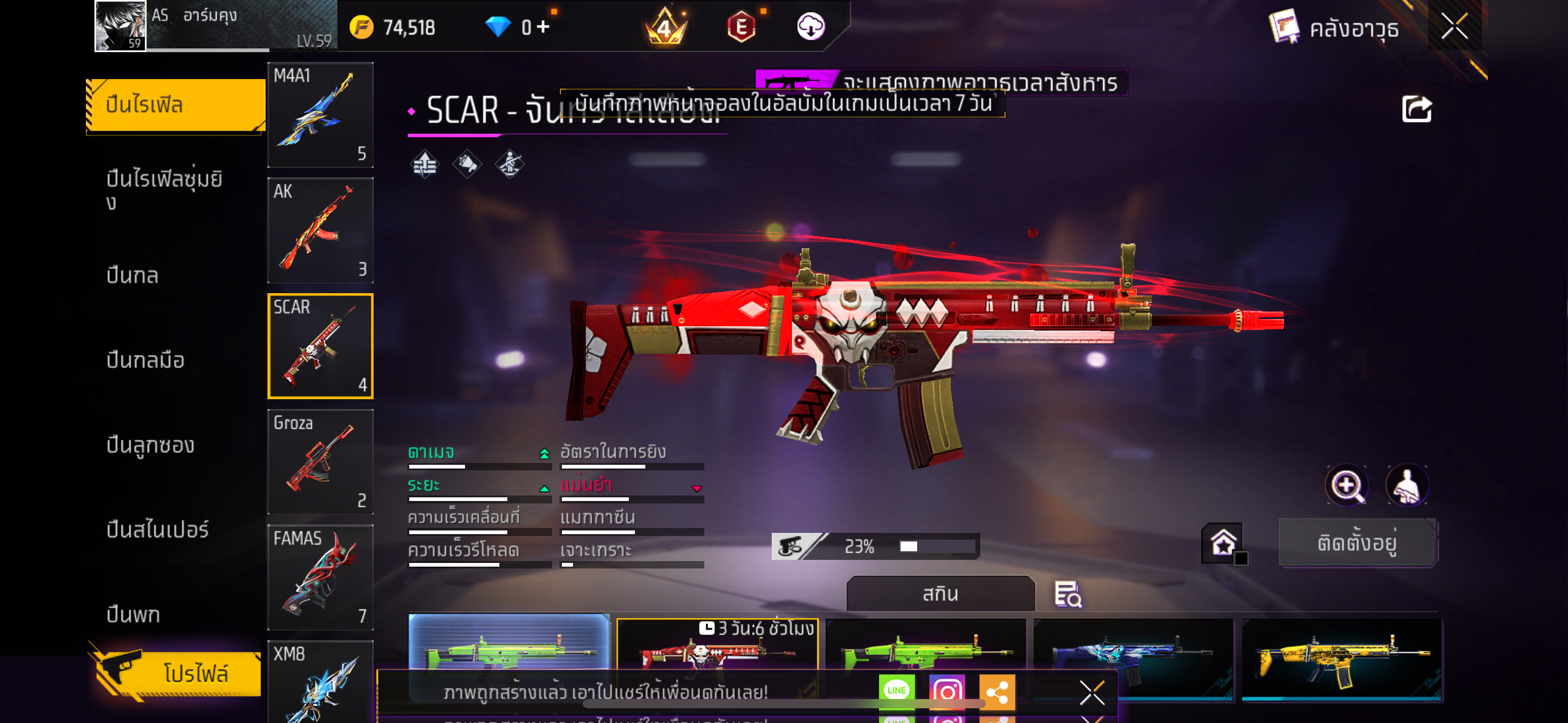The image size is (1568, 723).
Task: Preview skin on character icon
Action: tap(1407, 486)
